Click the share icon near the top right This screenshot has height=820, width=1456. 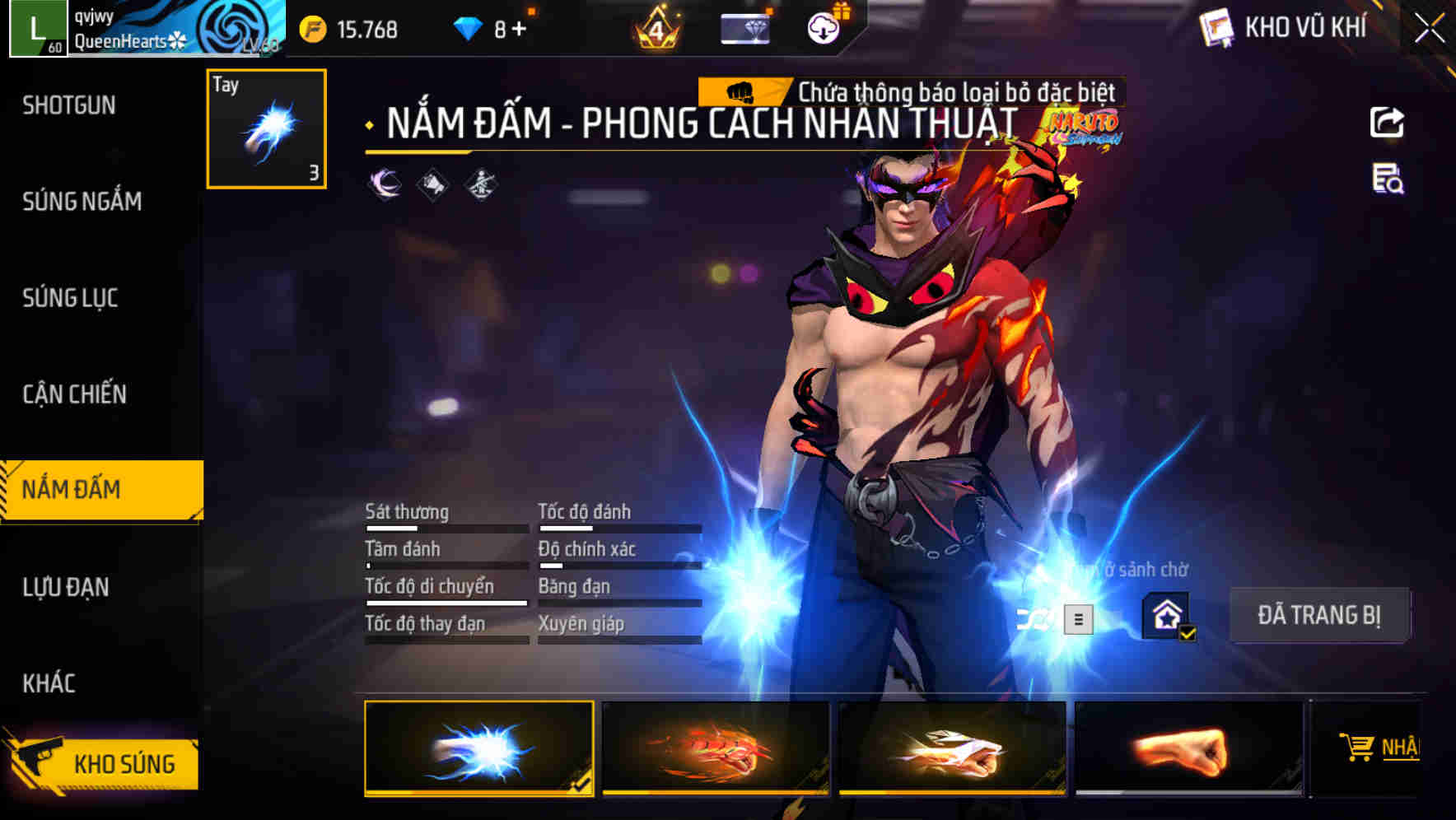[x=1388, y=122]
